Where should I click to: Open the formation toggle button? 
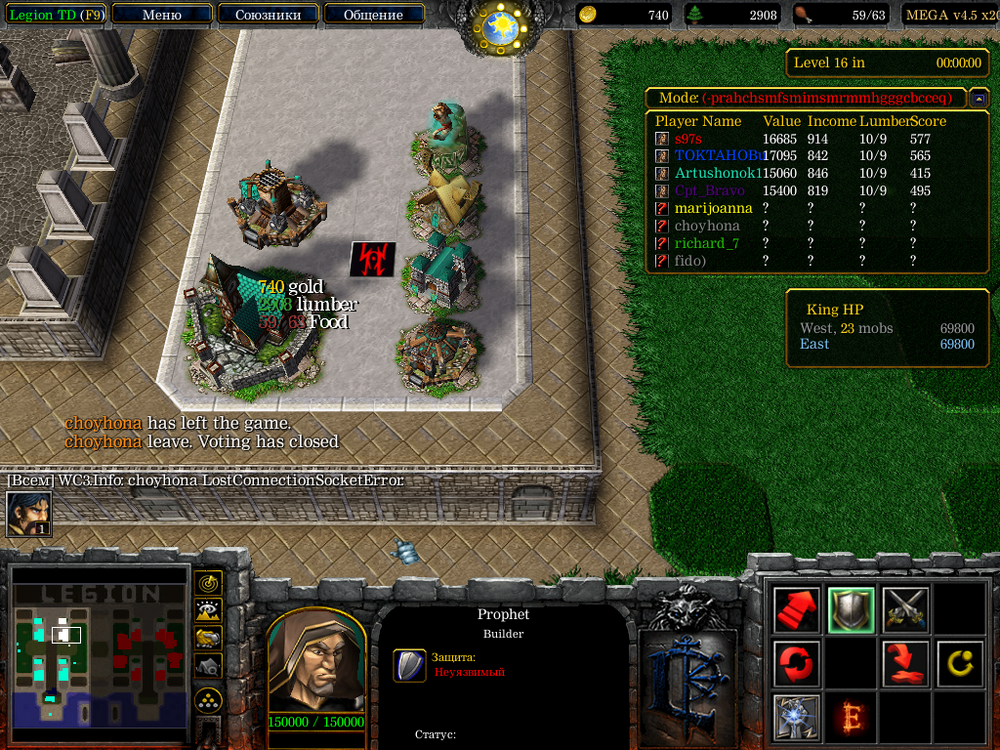pos(208,699)
